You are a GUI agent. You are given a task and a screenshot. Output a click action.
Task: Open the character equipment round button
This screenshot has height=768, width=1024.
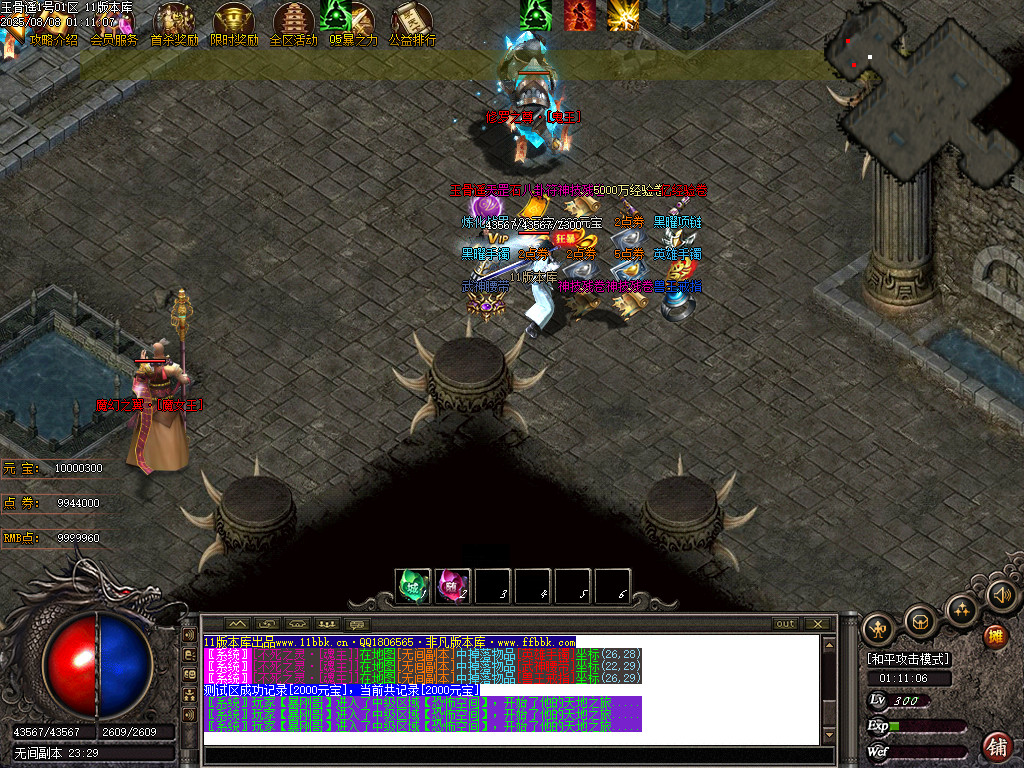coord(878,628)
